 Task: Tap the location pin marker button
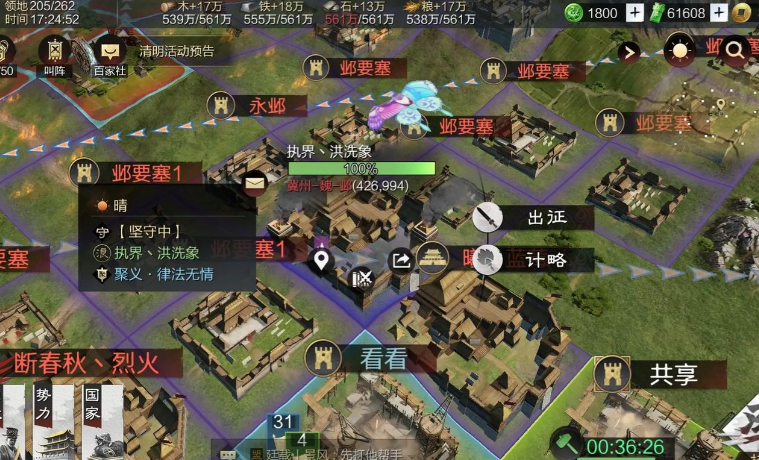point(321,262)
